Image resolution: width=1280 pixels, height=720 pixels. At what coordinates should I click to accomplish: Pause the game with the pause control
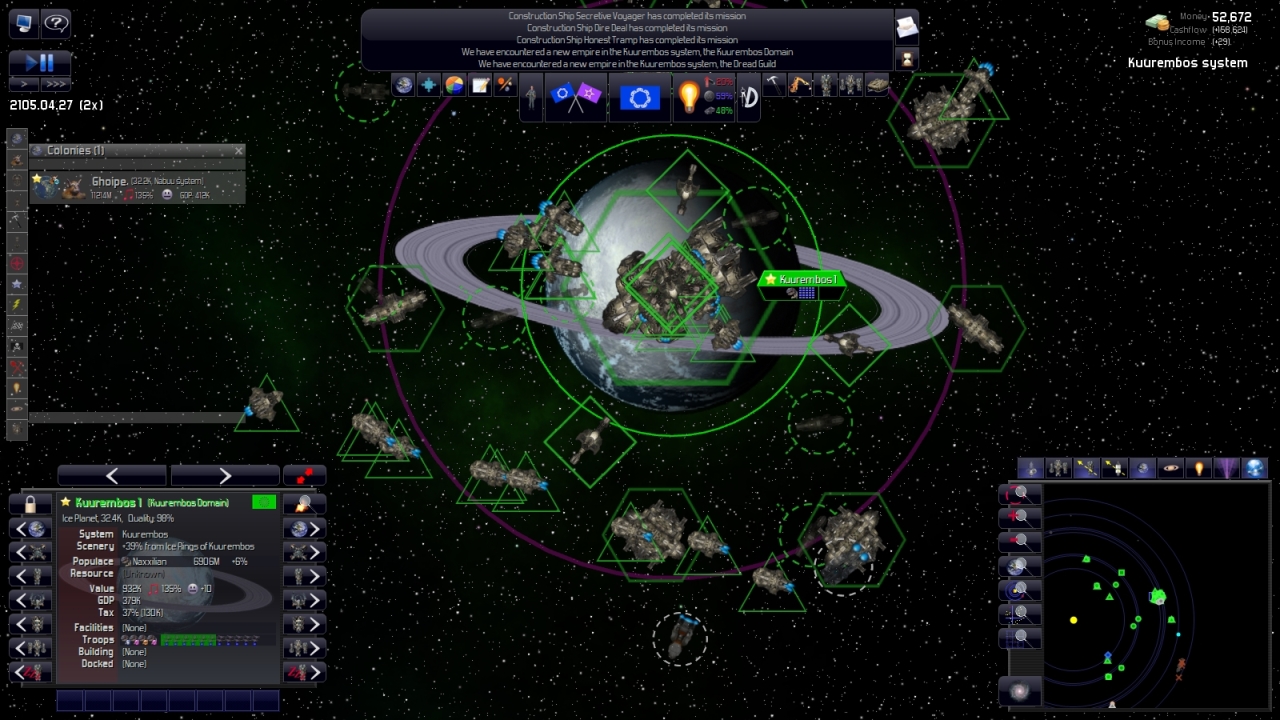[48, 62]
